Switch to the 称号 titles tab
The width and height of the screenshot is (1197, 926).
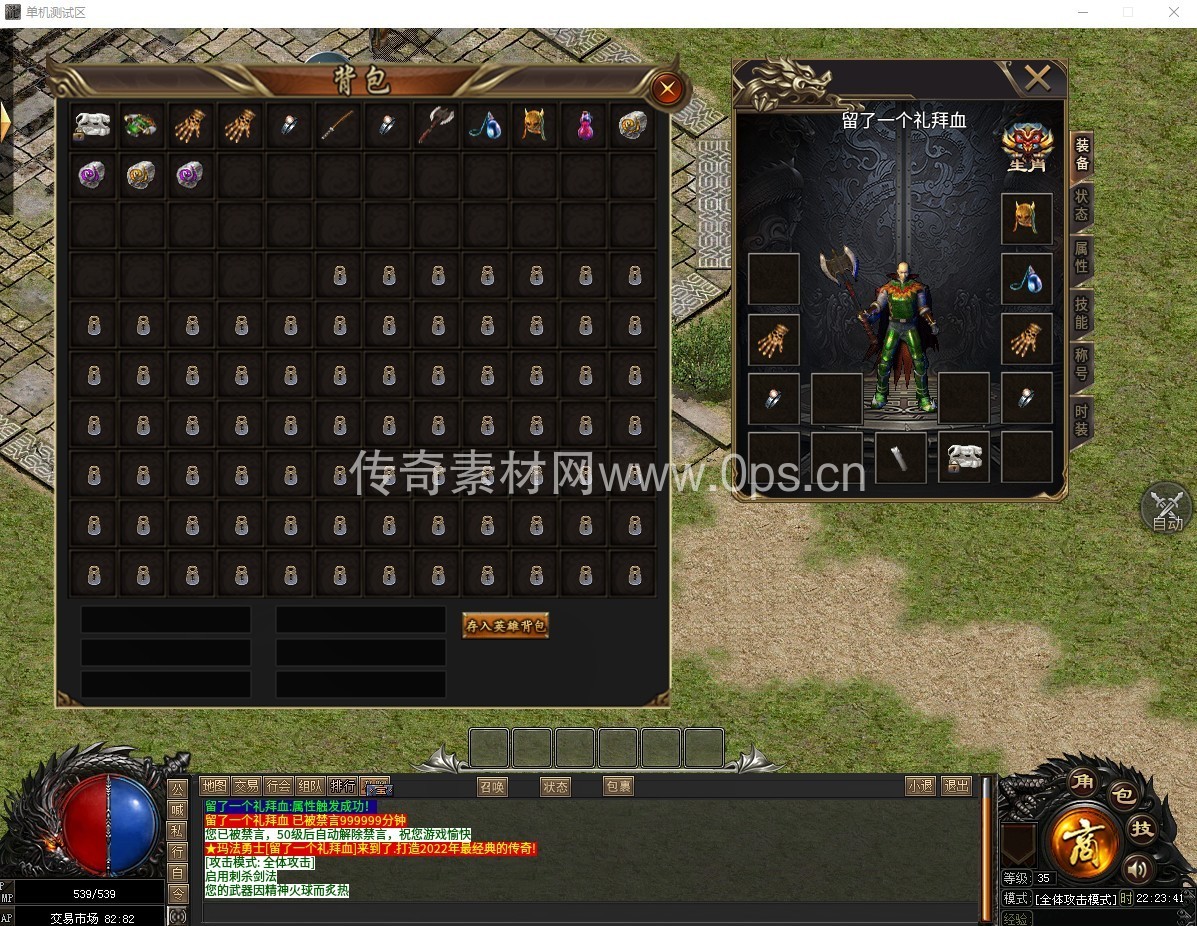point(1081,364)
